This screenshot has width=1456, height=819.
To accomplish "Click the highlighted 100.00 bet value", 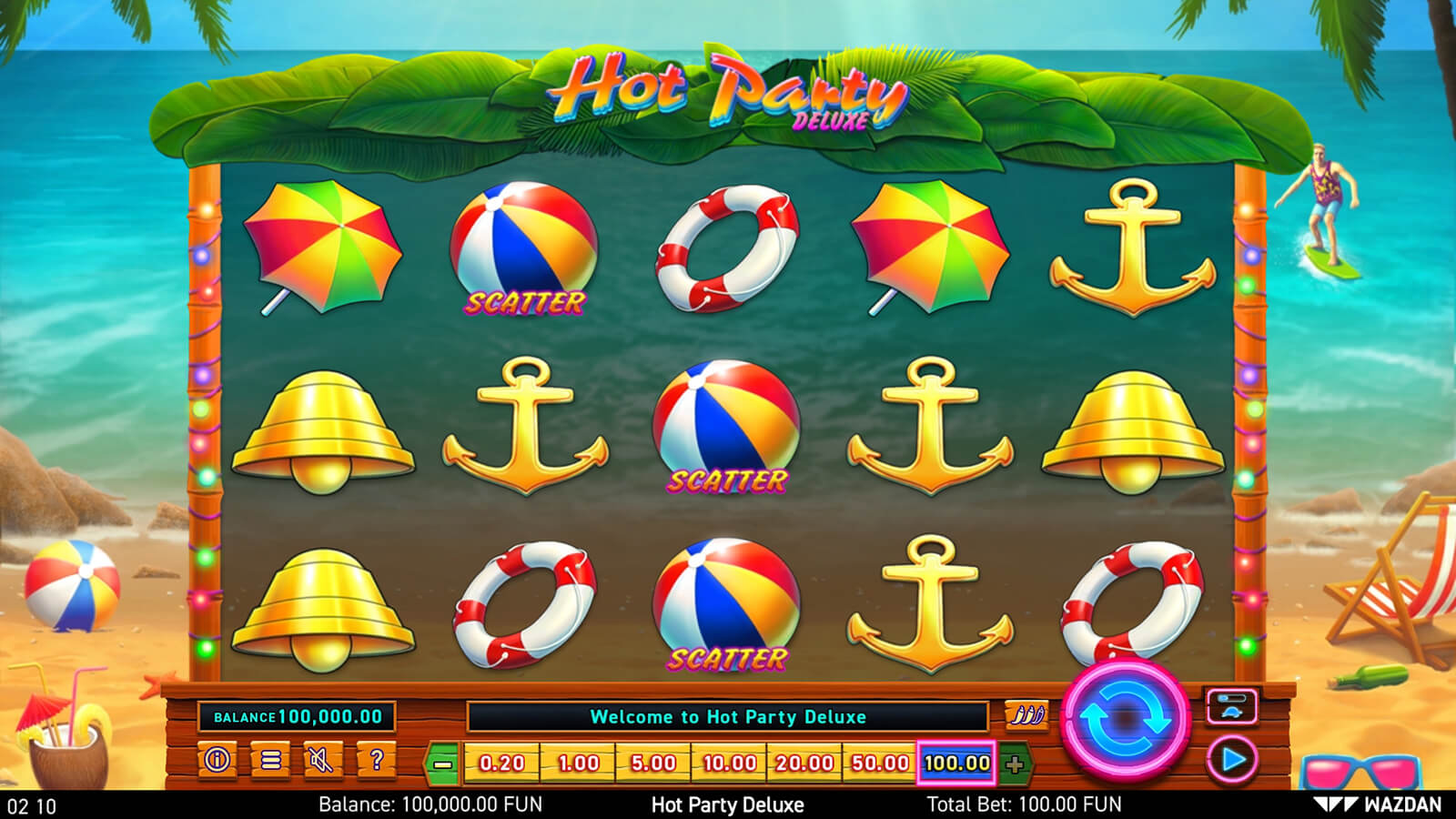I will (956, 763).
